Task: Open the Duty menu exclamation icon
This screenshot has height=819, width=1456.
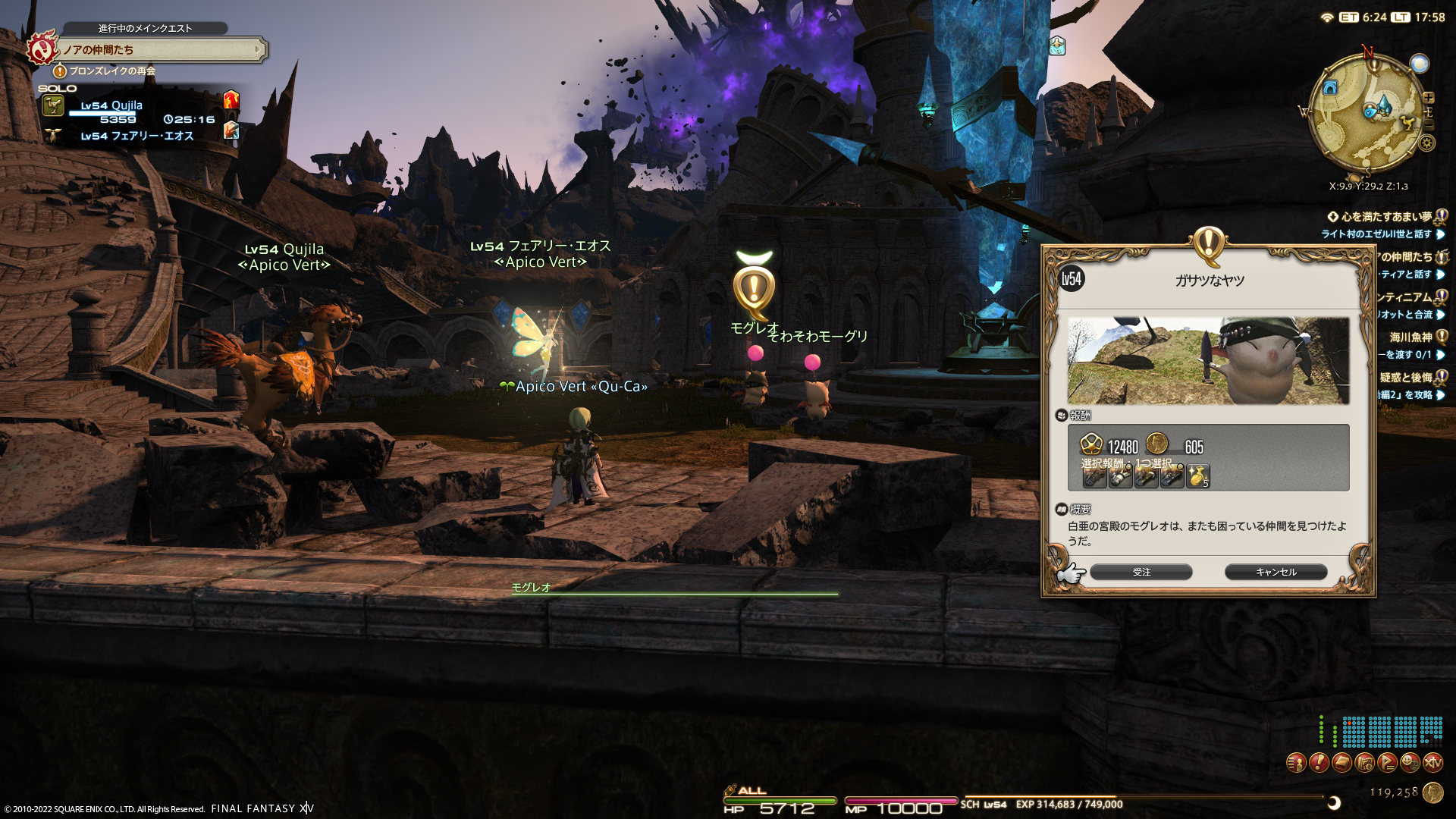Action: (x=1319, y=762)
